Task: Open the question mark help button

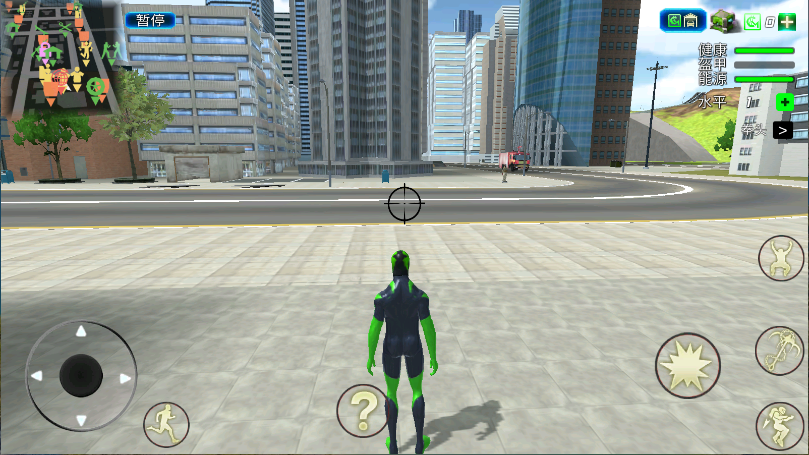Action: [x=362, y=410]
